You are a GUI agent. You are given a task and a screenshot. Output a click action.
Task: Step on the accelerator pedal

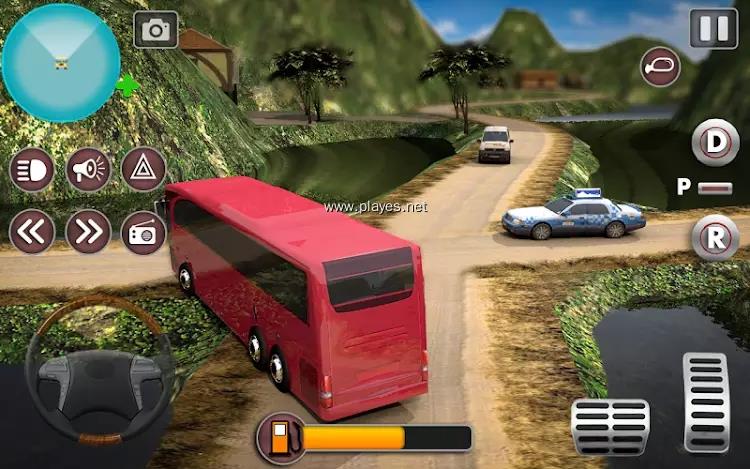click(705, 400)
